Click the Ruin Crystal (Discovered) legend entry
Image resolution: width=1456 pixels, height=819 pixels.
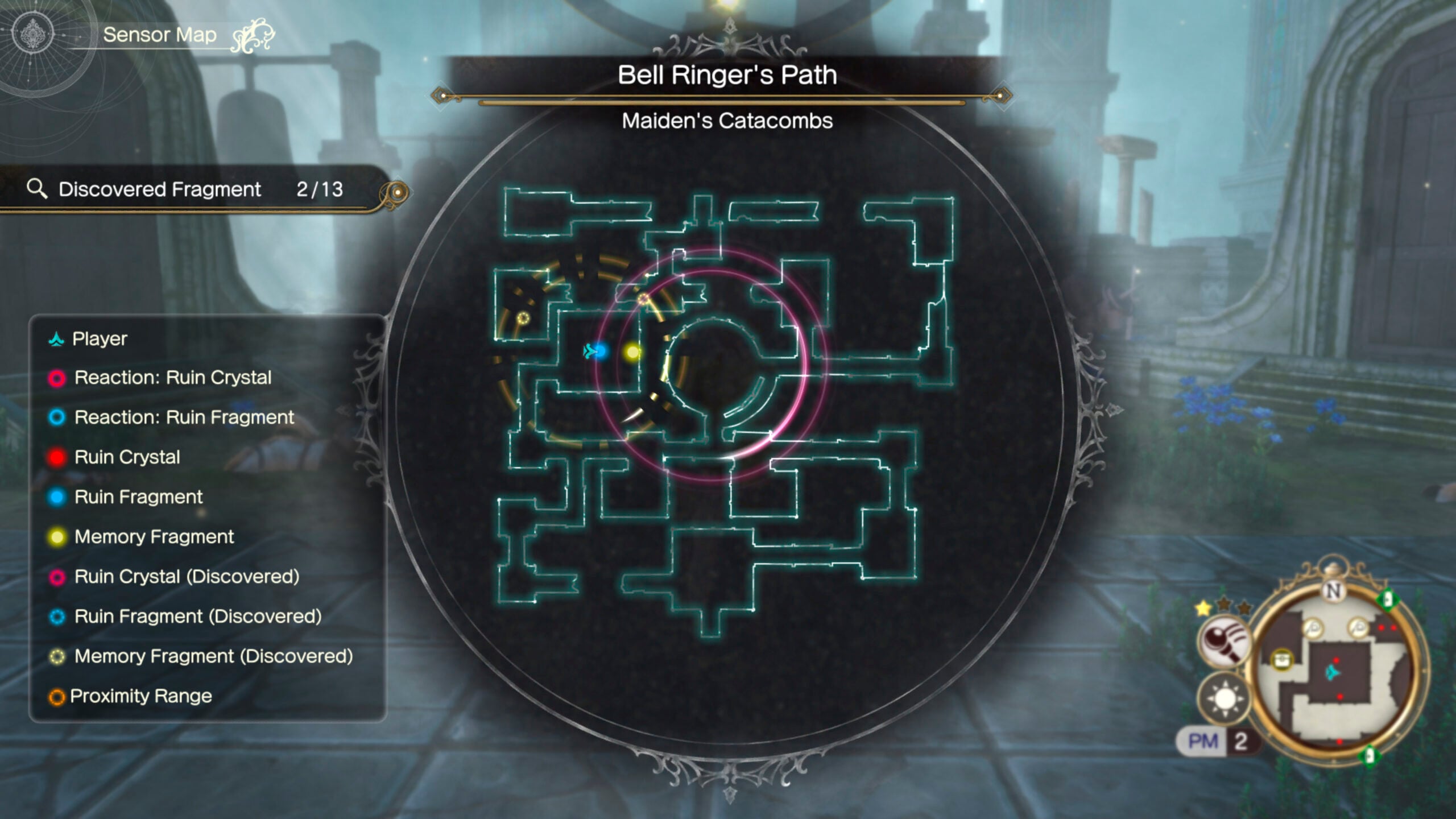coord(186,577)
